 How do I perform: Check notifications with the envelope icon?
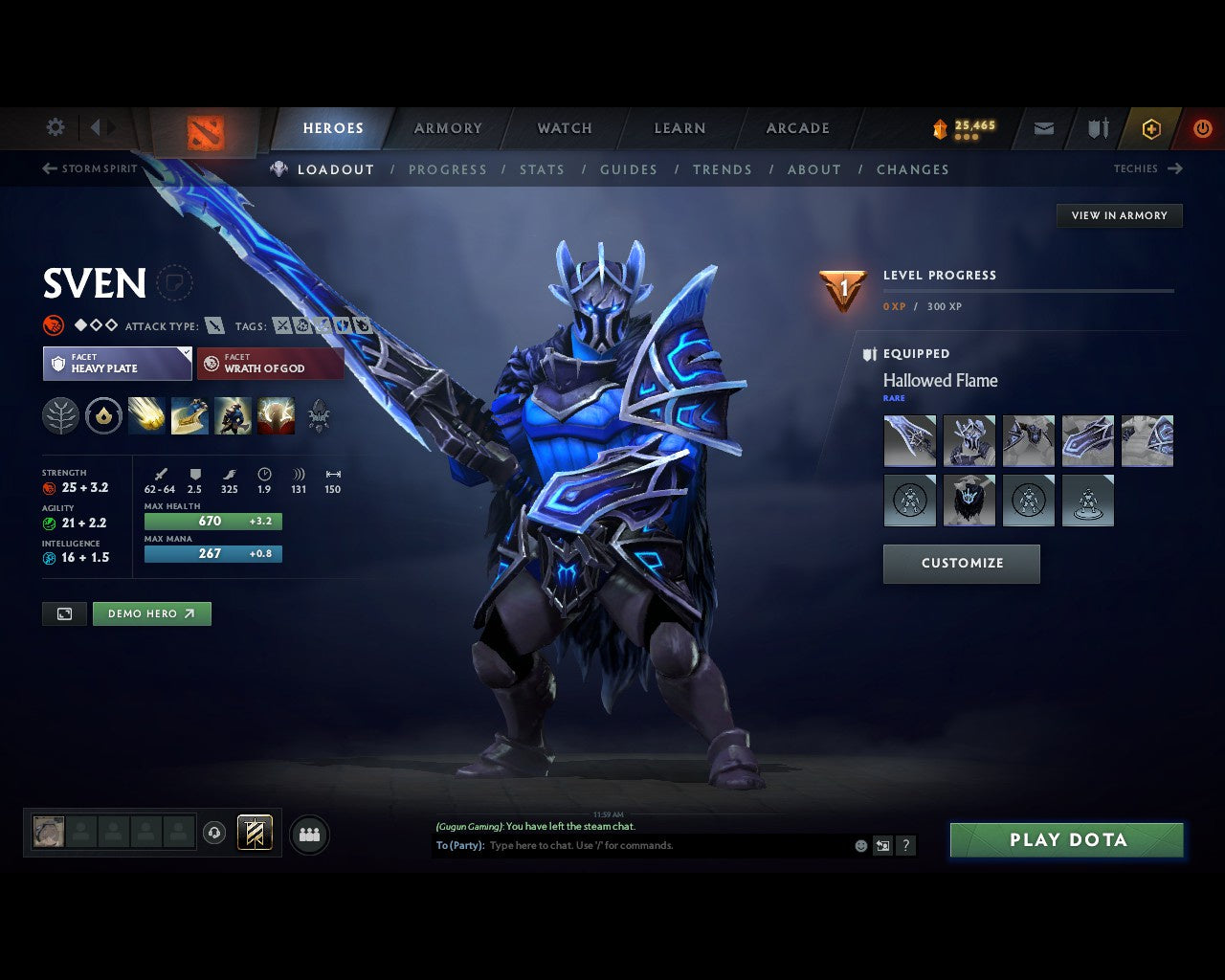click(1042, 128)
